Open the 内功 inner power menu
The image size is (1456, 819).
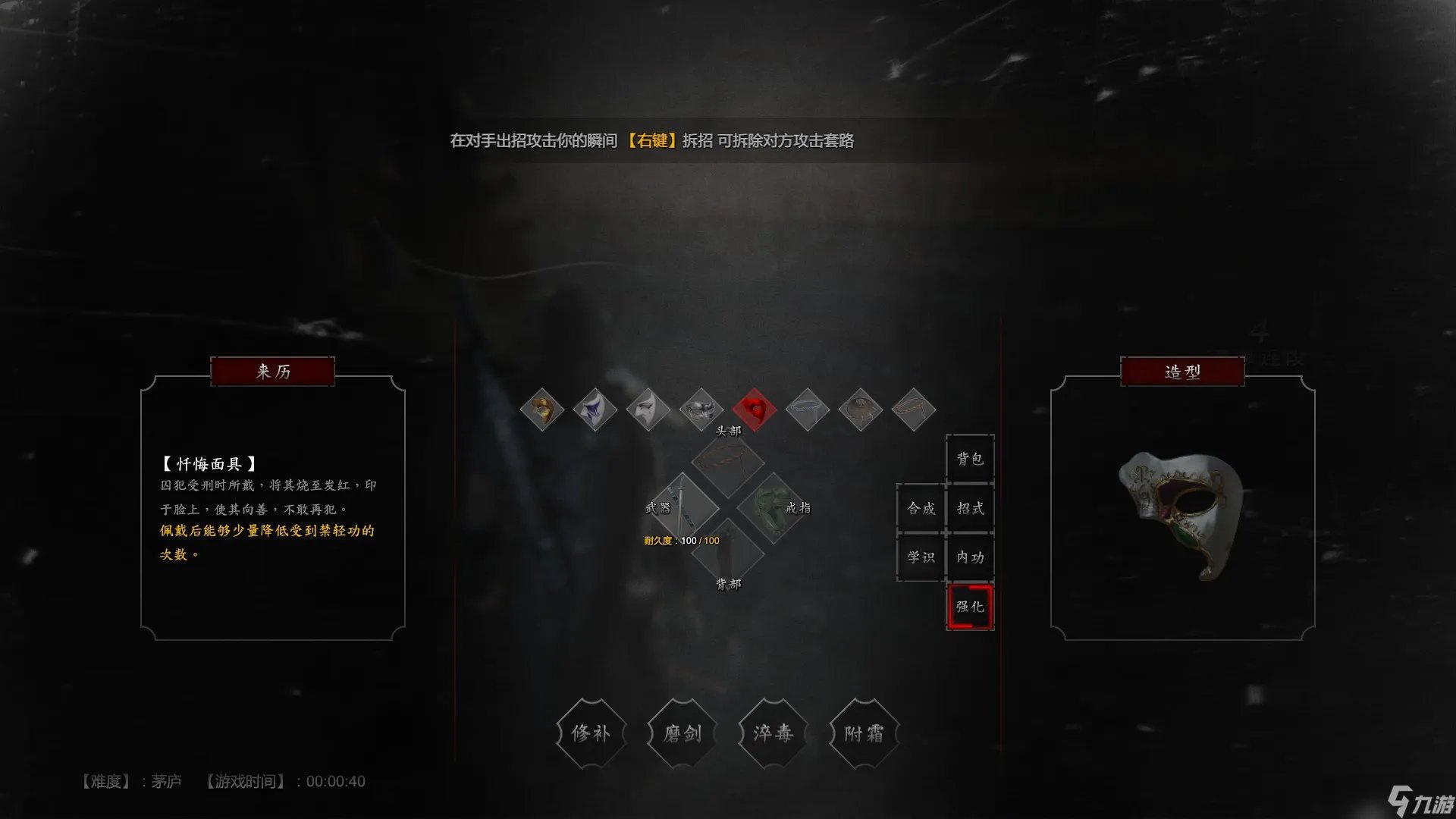tap(970, 558)
